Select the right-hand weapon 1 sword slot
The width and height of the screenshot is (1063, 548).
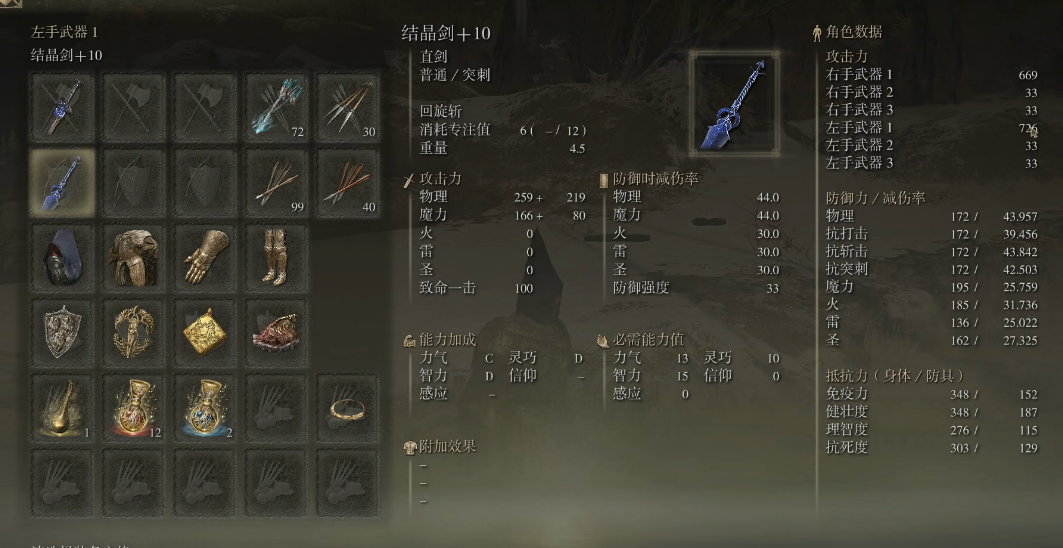[x=62, y=105]
